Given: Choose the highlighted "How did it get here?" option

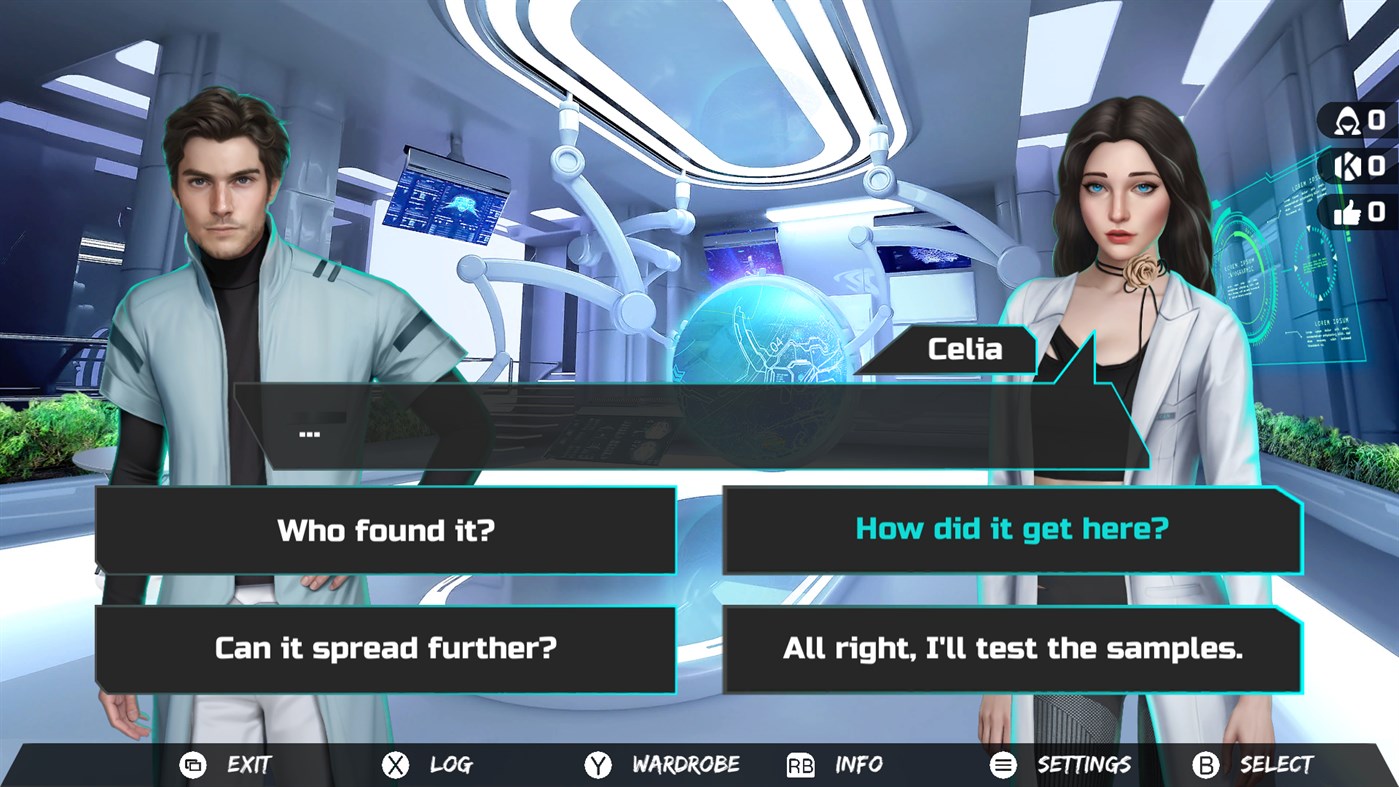Looking at the screenshot, I should click(1010, 531).
